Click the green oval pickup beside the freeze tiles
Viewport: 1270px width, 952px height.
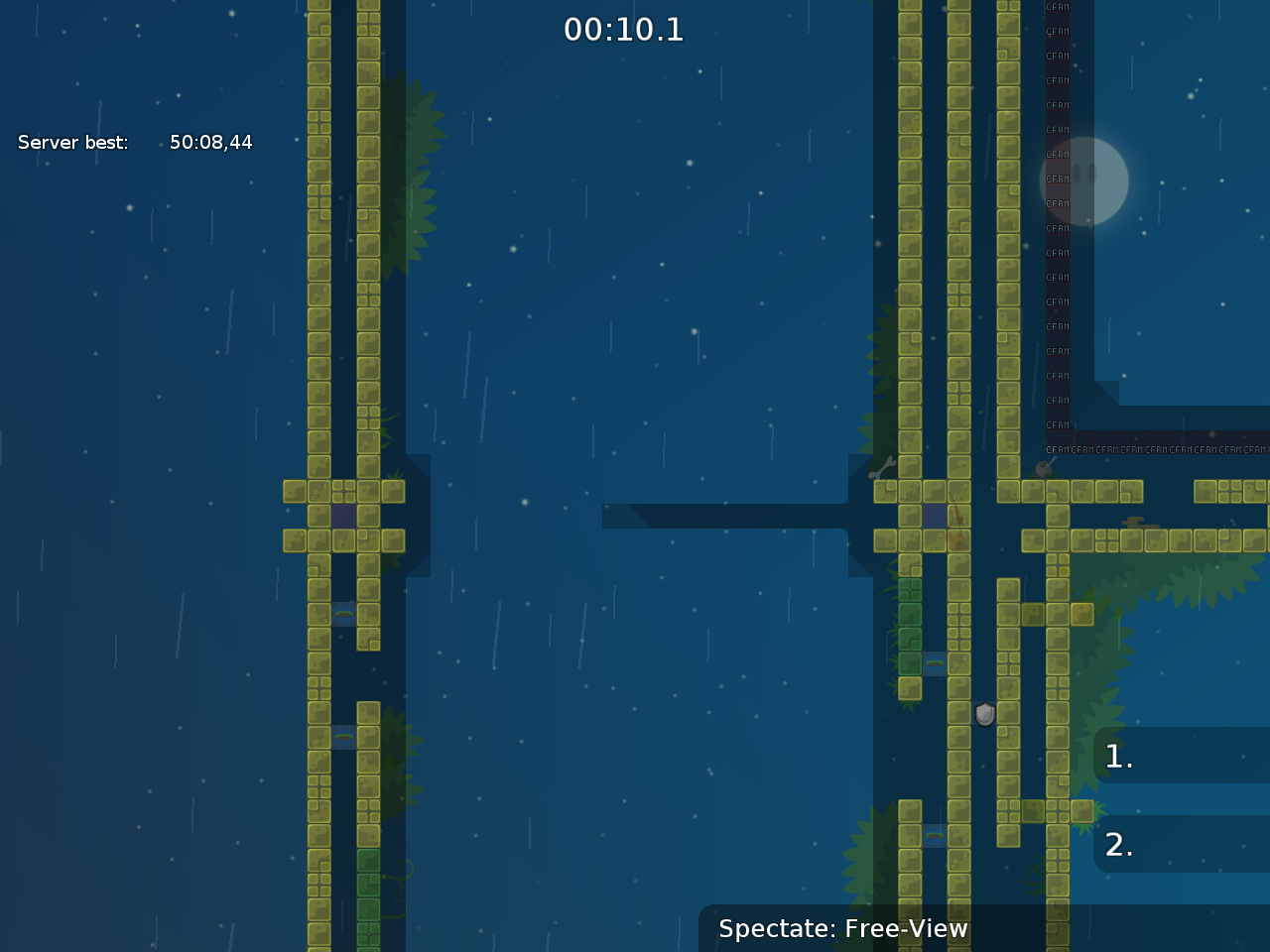point(933,660)
